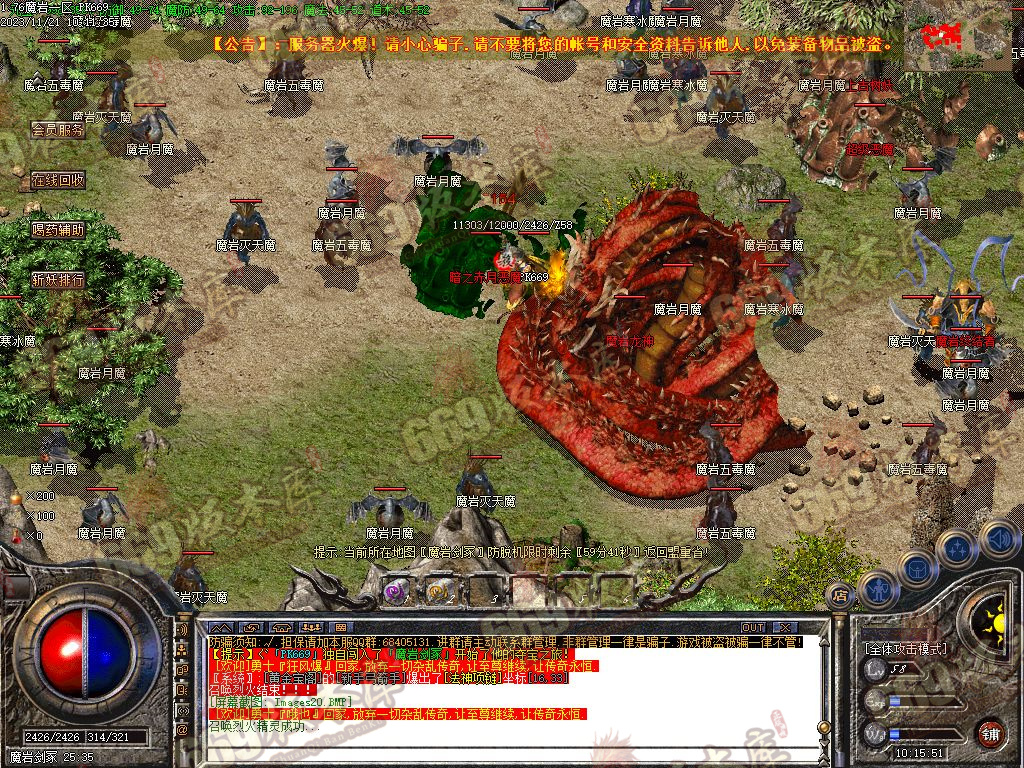This screenshot has height=768, width=1024.
Task: Open the skills sparkle round icon
Action: (957, 549)
